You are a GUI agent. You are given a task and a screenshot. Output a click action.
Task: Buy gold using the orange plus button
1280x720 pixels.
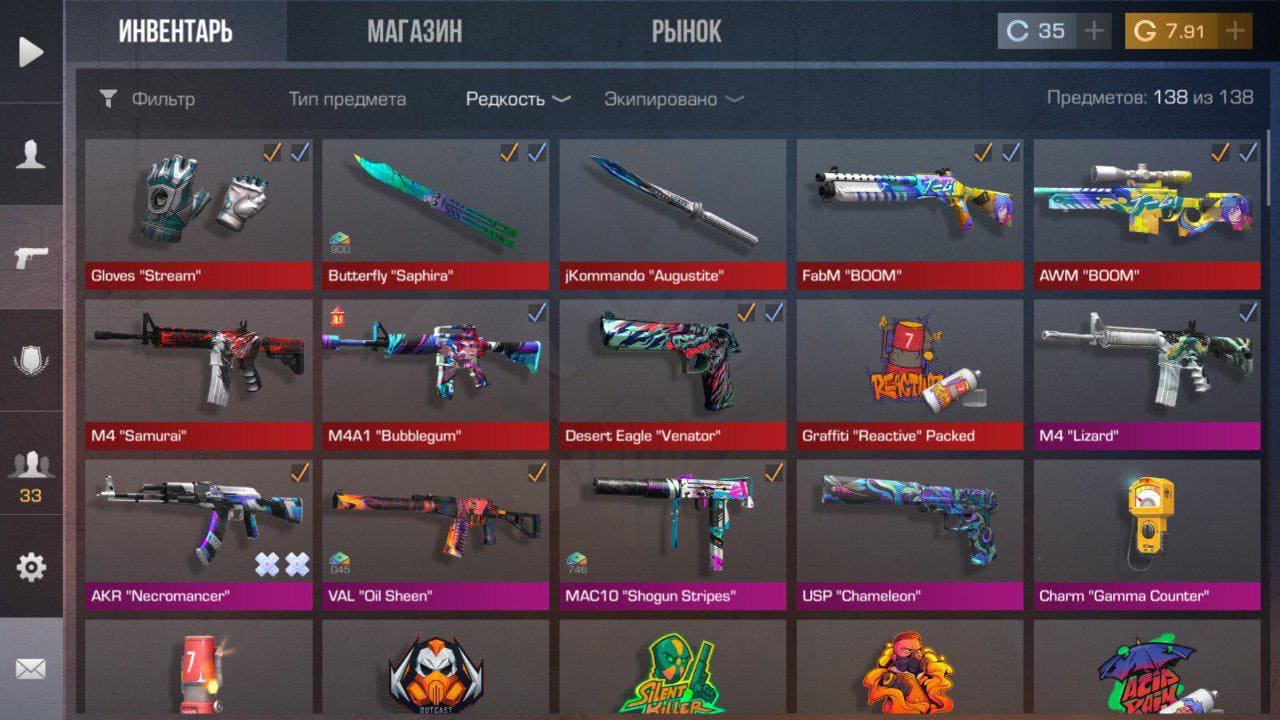point(1235,31)
